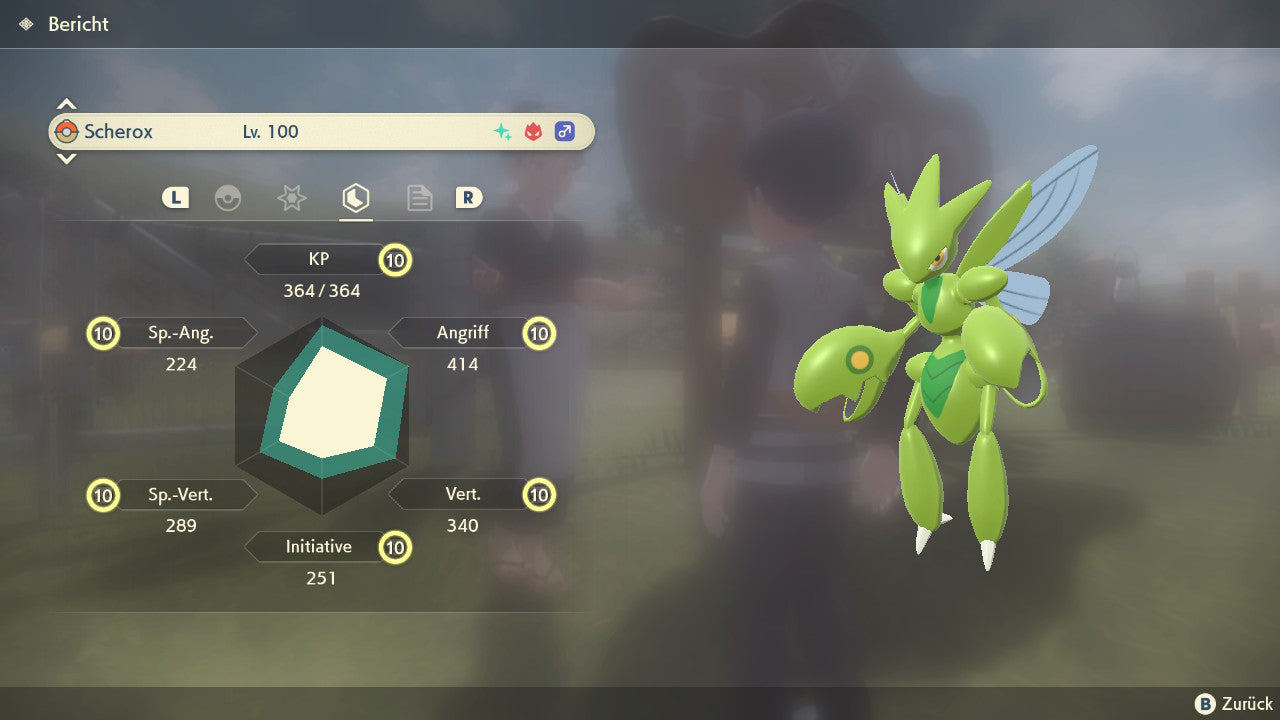Screen dimensions: 1280x720
Task: Click the shiny sparkle icon
Action: (503, 132)
